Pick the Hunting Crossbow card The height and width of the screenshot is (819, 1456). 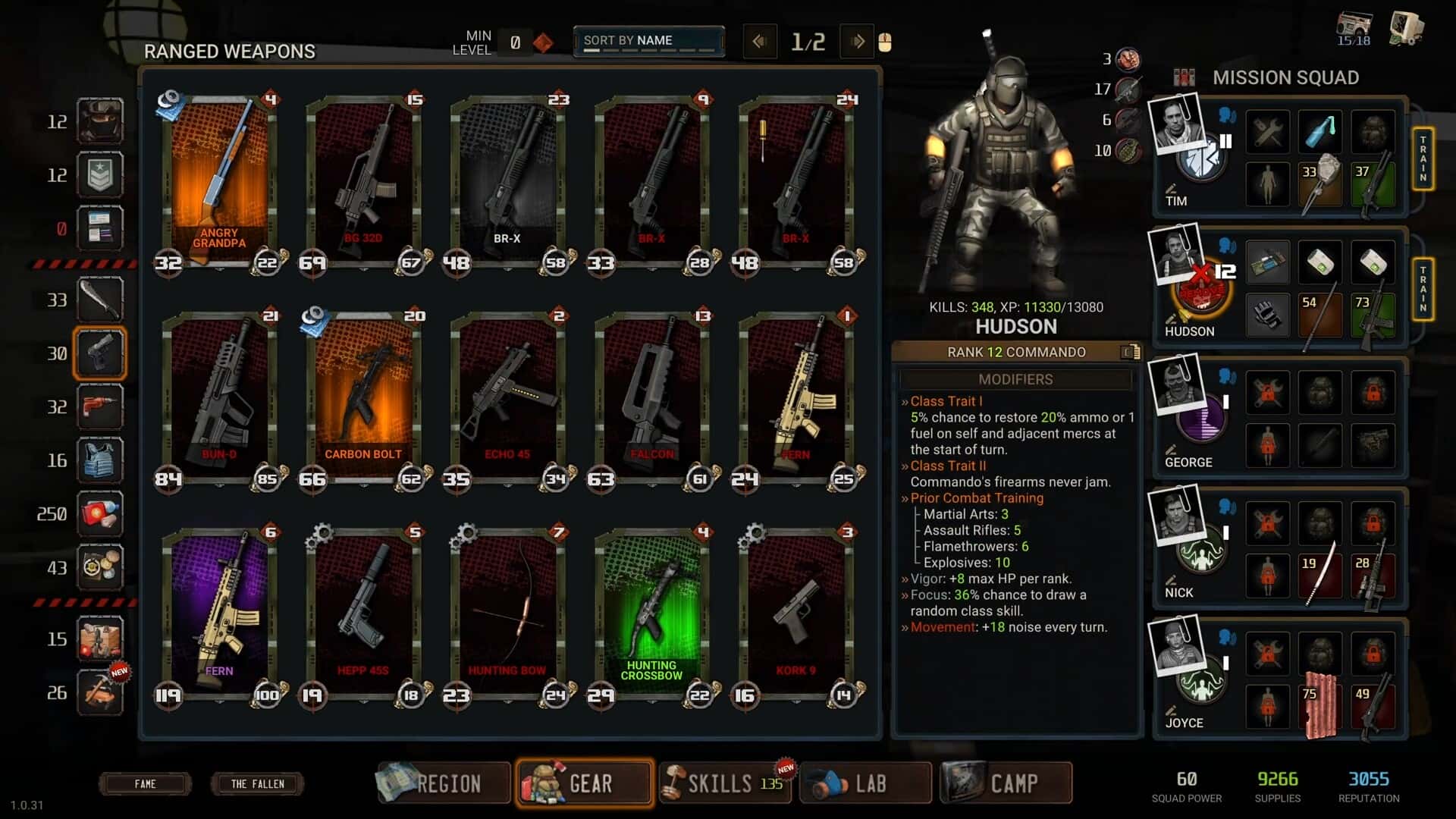click(652, 614)
